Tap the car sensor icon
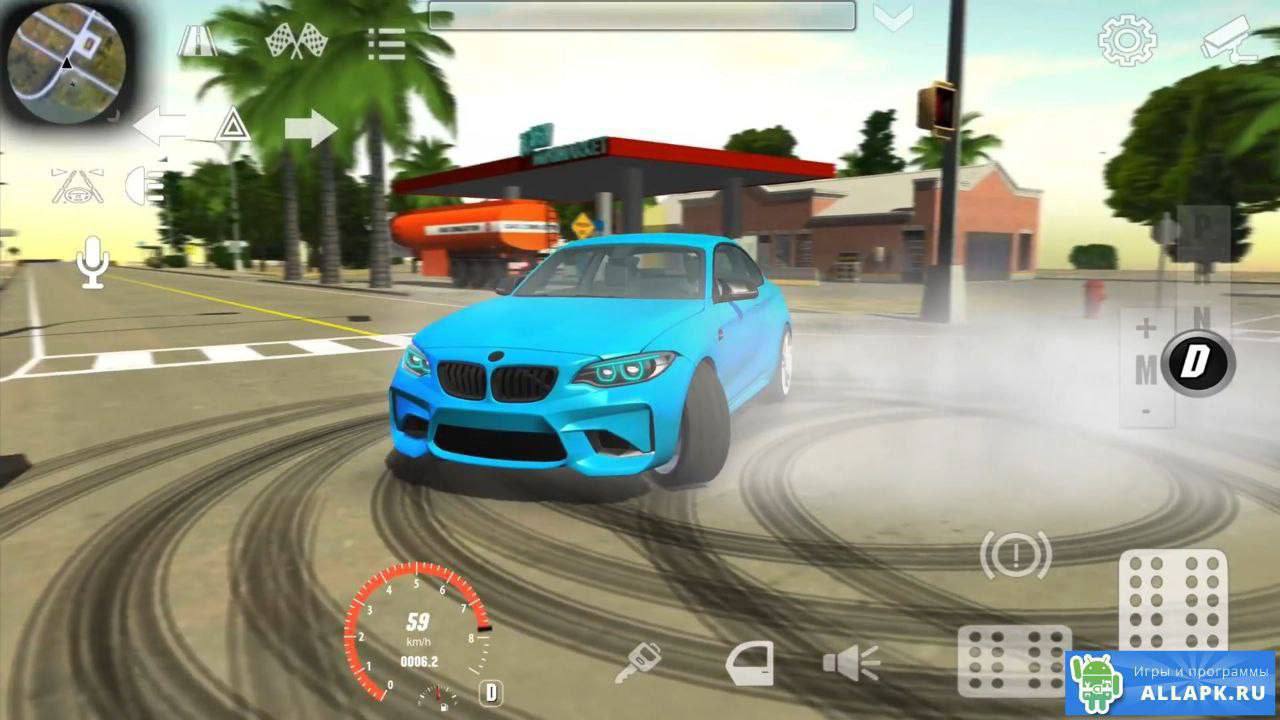Screen dimensions: 1280x720 tap(77, 186)
